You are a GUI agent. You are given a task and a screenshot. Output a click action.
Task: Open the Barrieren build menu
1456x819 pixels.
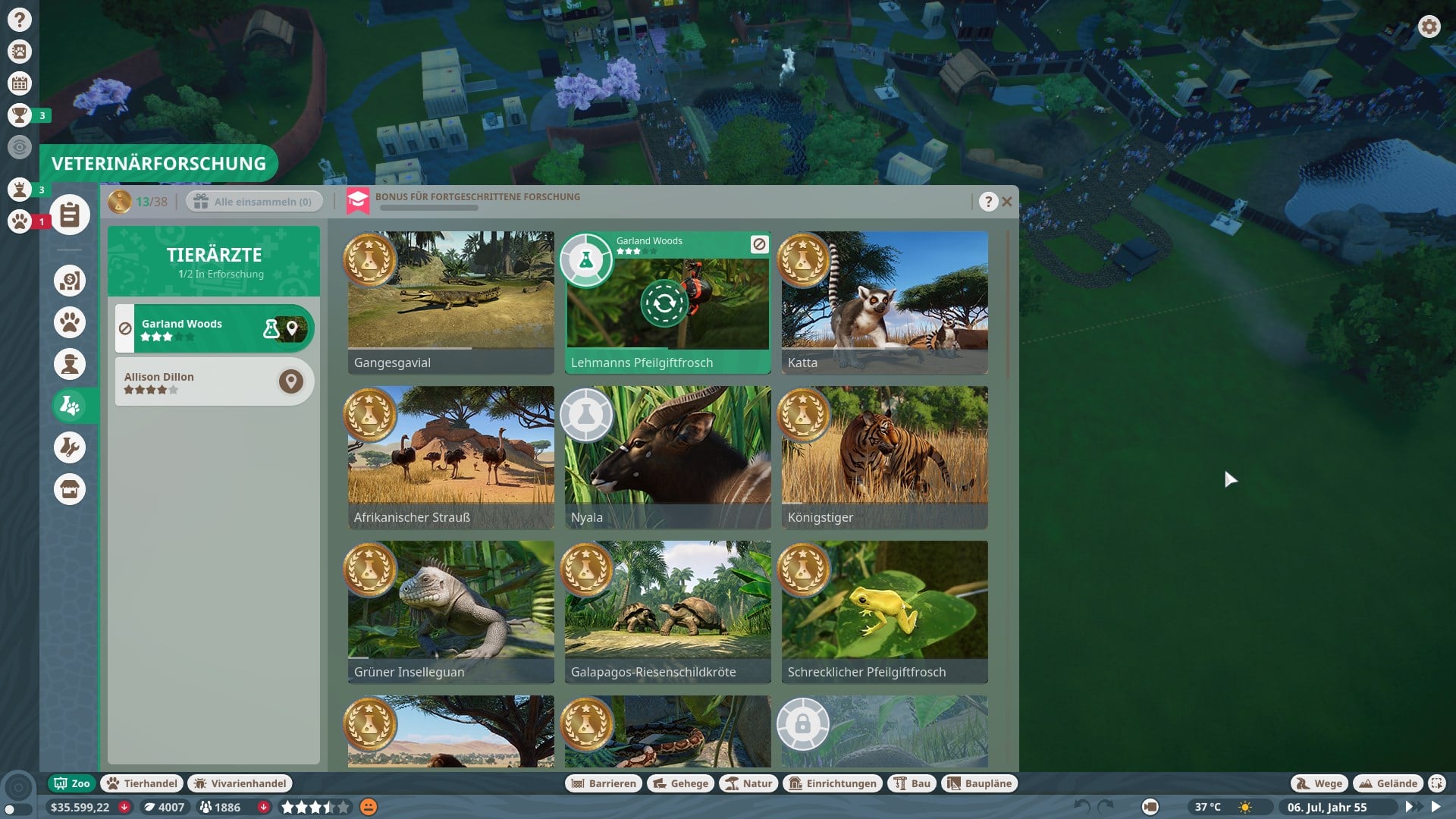pos(604,783)
